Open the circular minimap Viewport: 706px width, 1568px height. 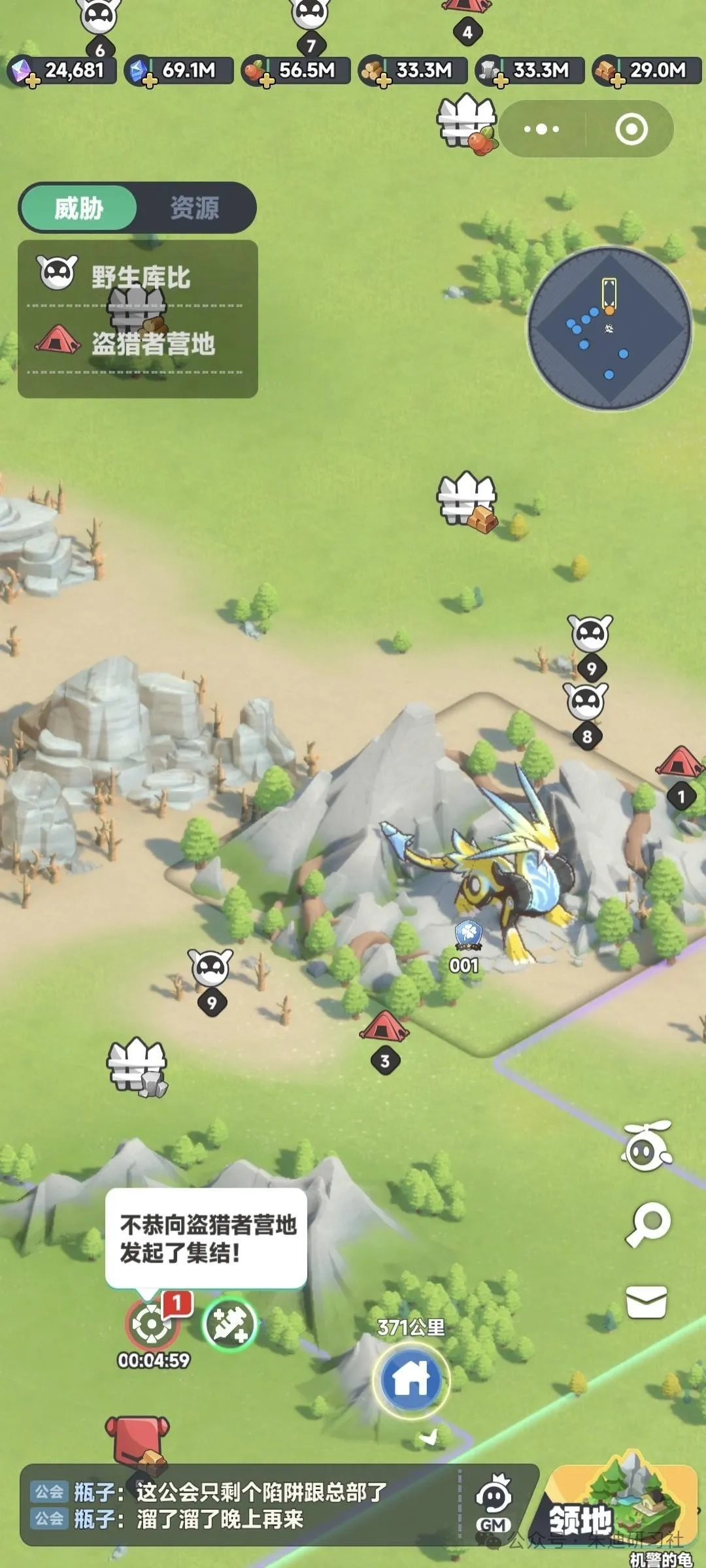point(609,328)
